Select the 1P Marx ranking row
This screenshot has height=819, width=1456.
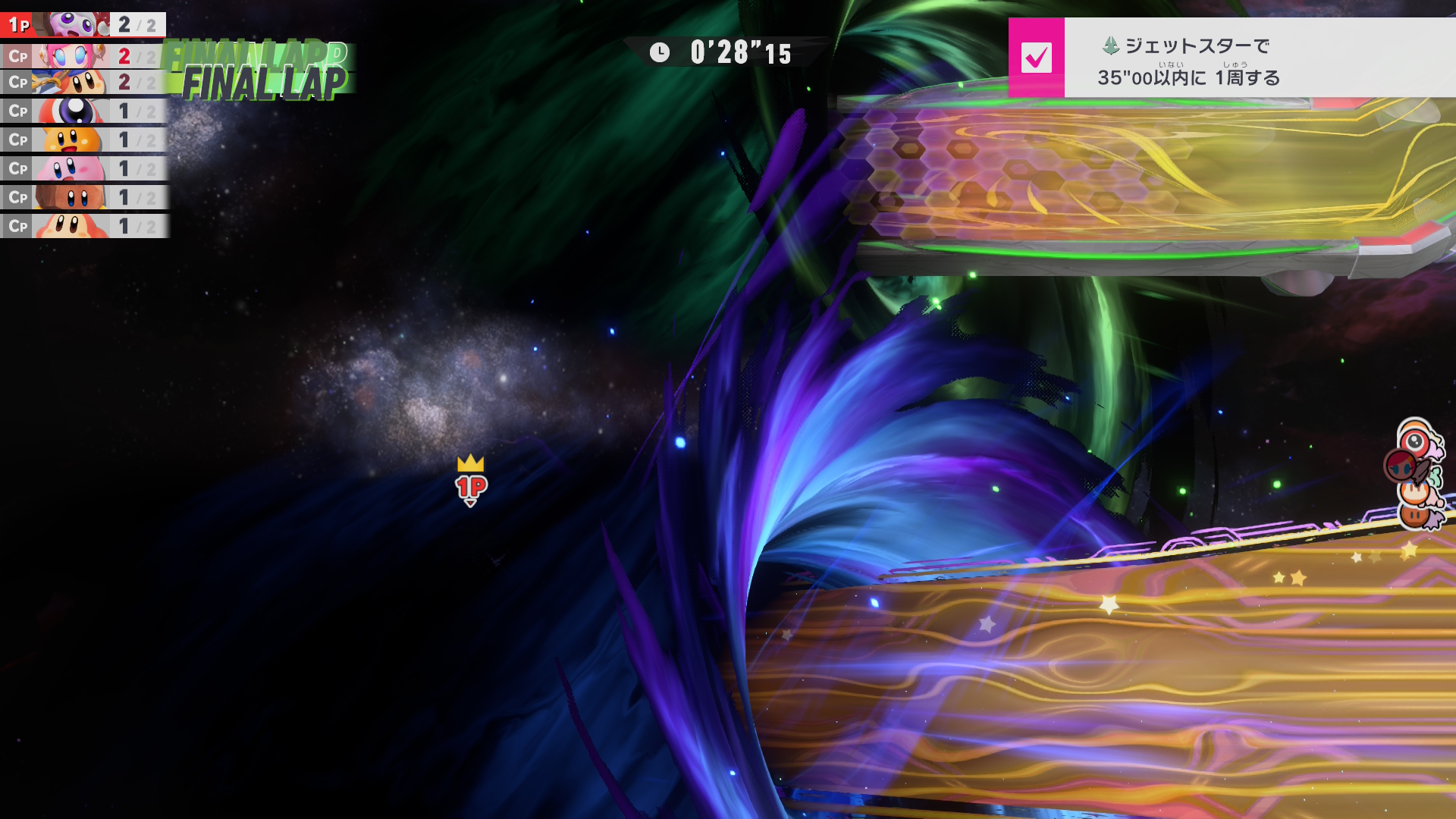(x=83, y=24)
